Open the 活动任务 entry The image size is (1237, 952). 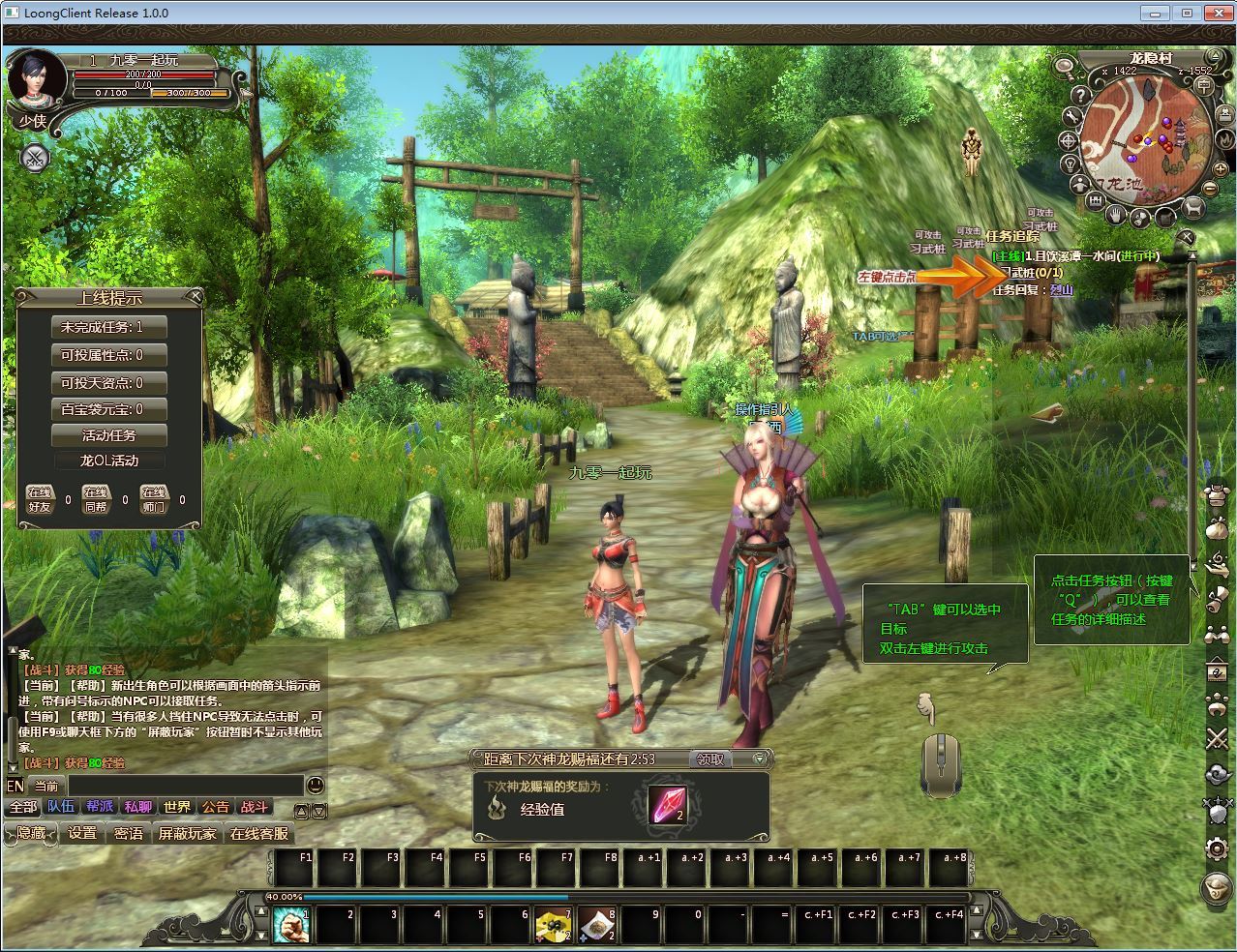(x=109, y=435)
